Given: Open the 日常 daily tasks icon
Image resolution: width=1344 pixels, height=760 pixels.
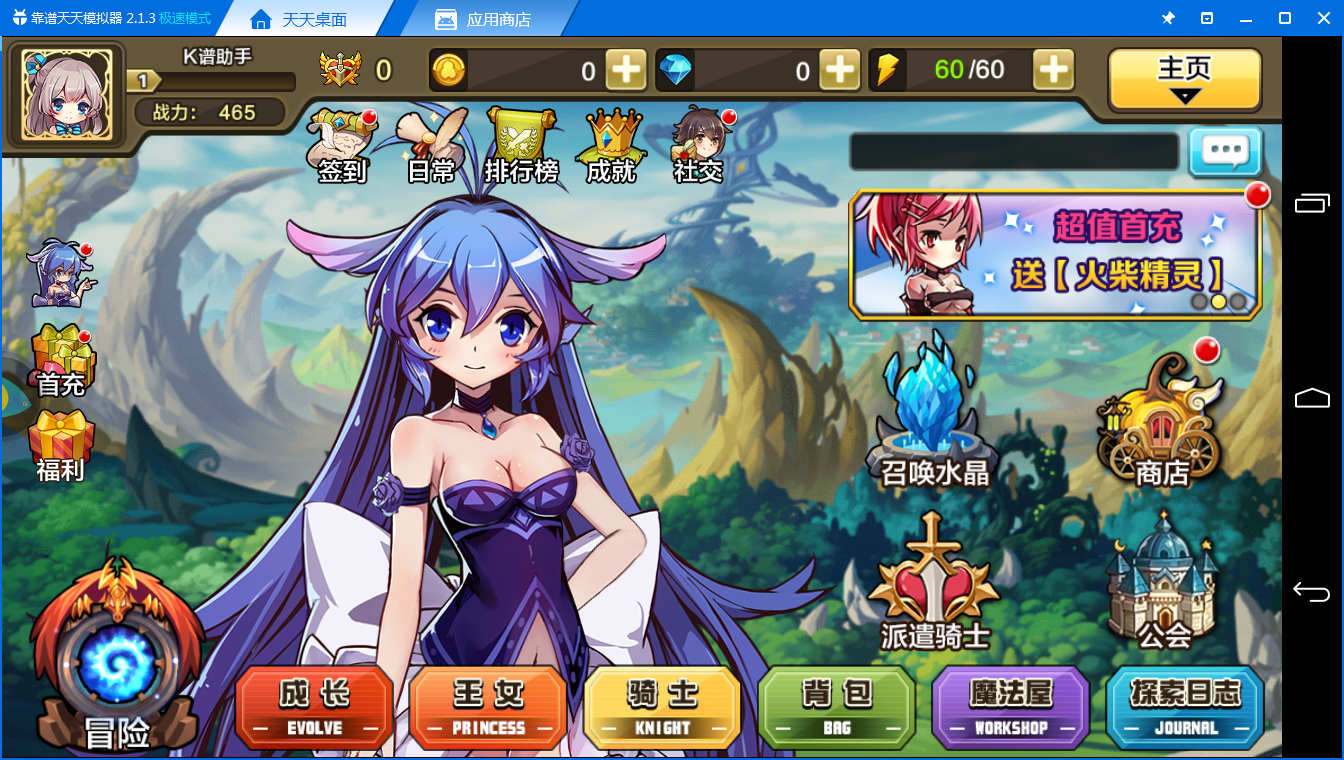Looking at the screenshot, I should [x=432, y=146].
